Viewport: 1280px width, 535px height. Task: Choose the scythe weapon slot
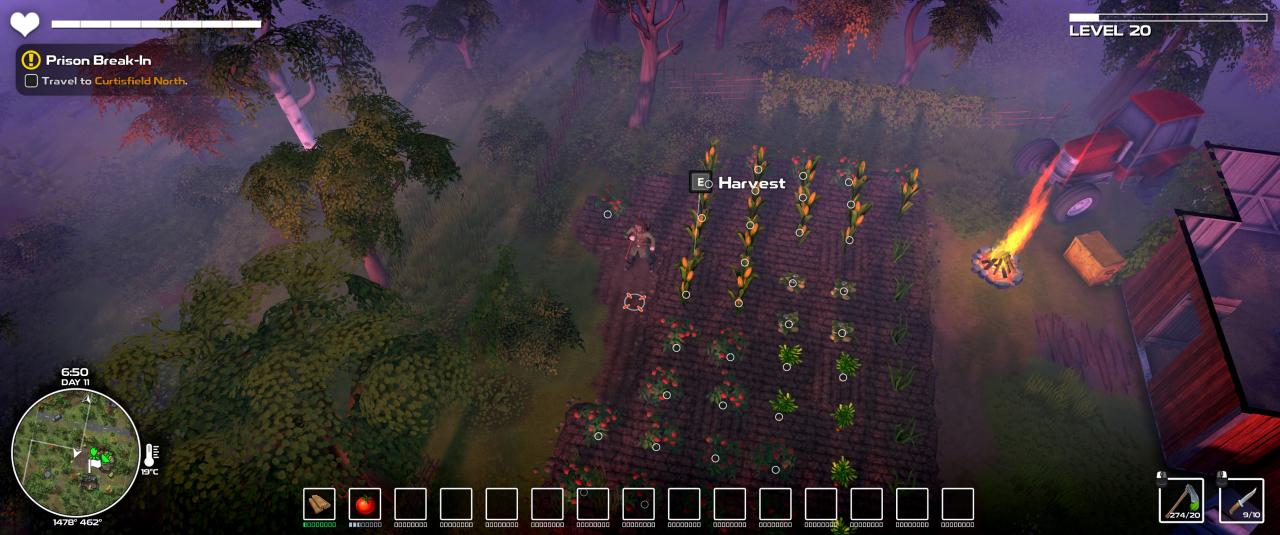tap(1181, 499)
